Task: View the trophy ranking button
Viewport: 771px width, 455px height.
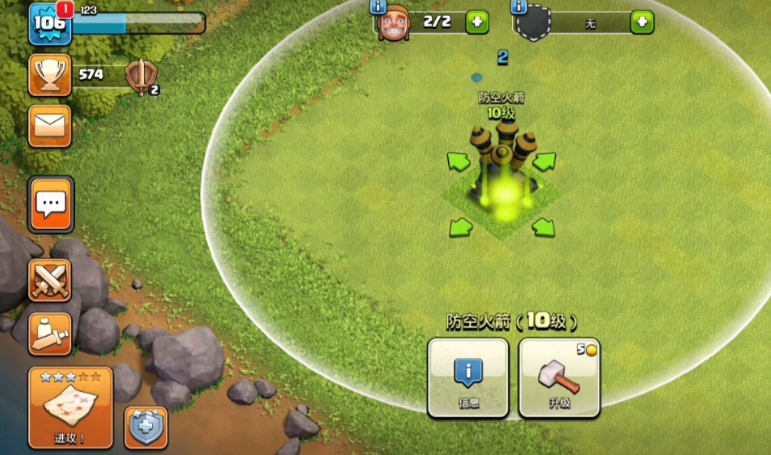Action: 49,73
